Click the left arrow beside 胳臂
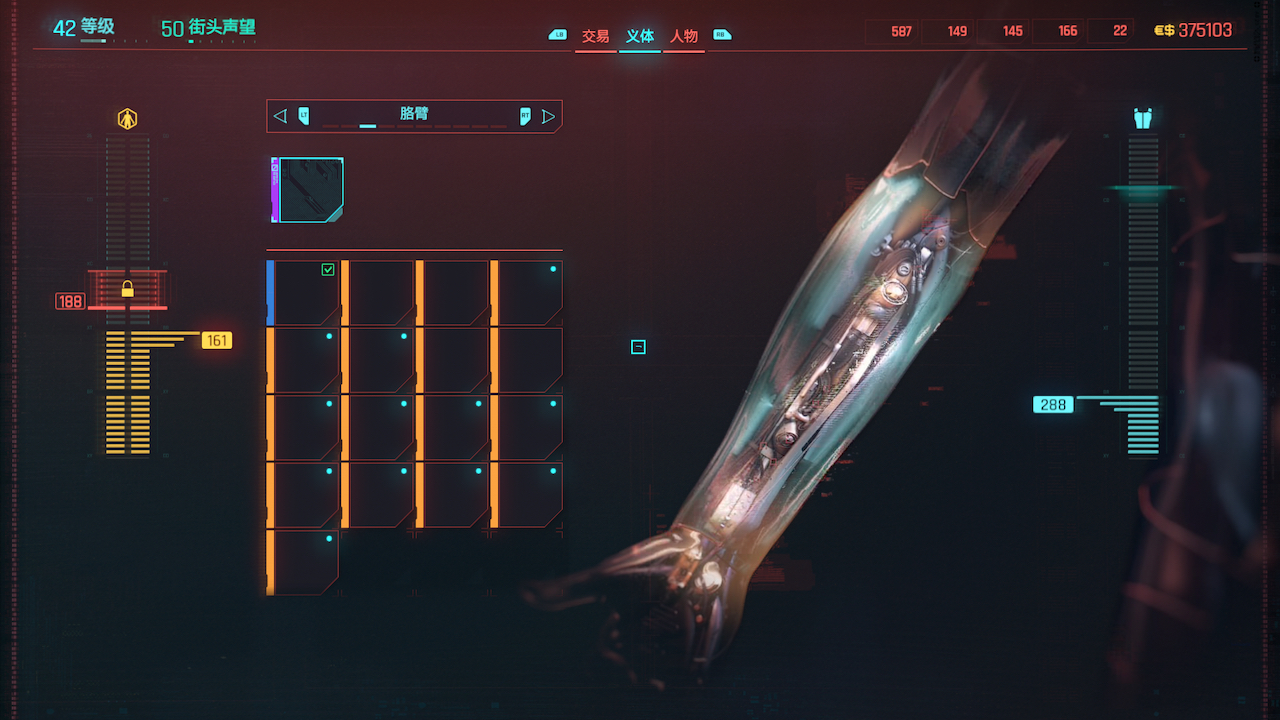 pyautogui.click(x=280, y=116)
